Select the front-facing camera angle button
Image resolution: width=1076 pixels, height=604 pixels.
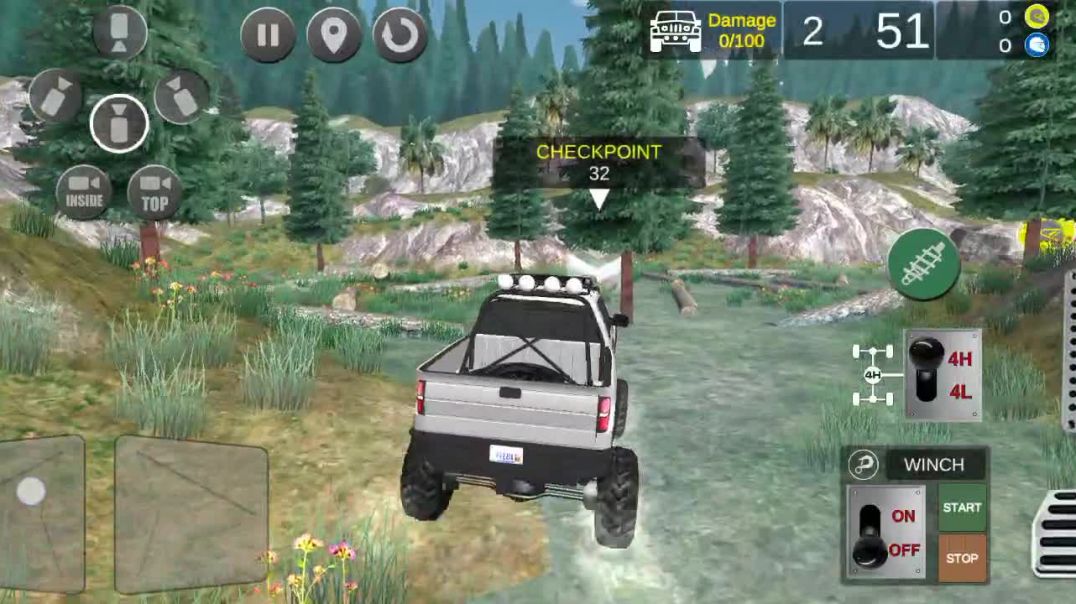tap(120, 32)
